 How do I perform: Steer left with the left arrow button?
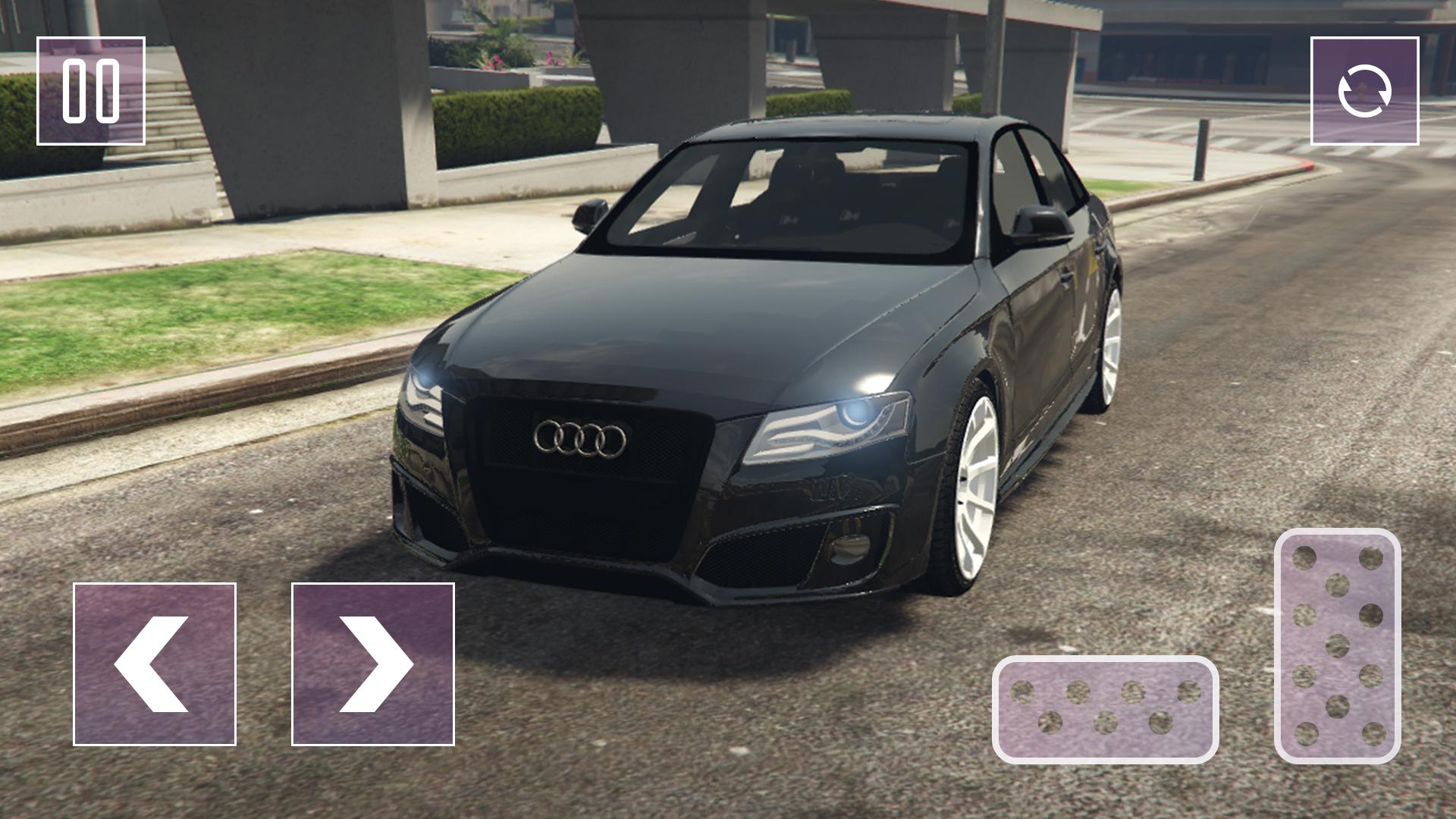click(155, 664)
